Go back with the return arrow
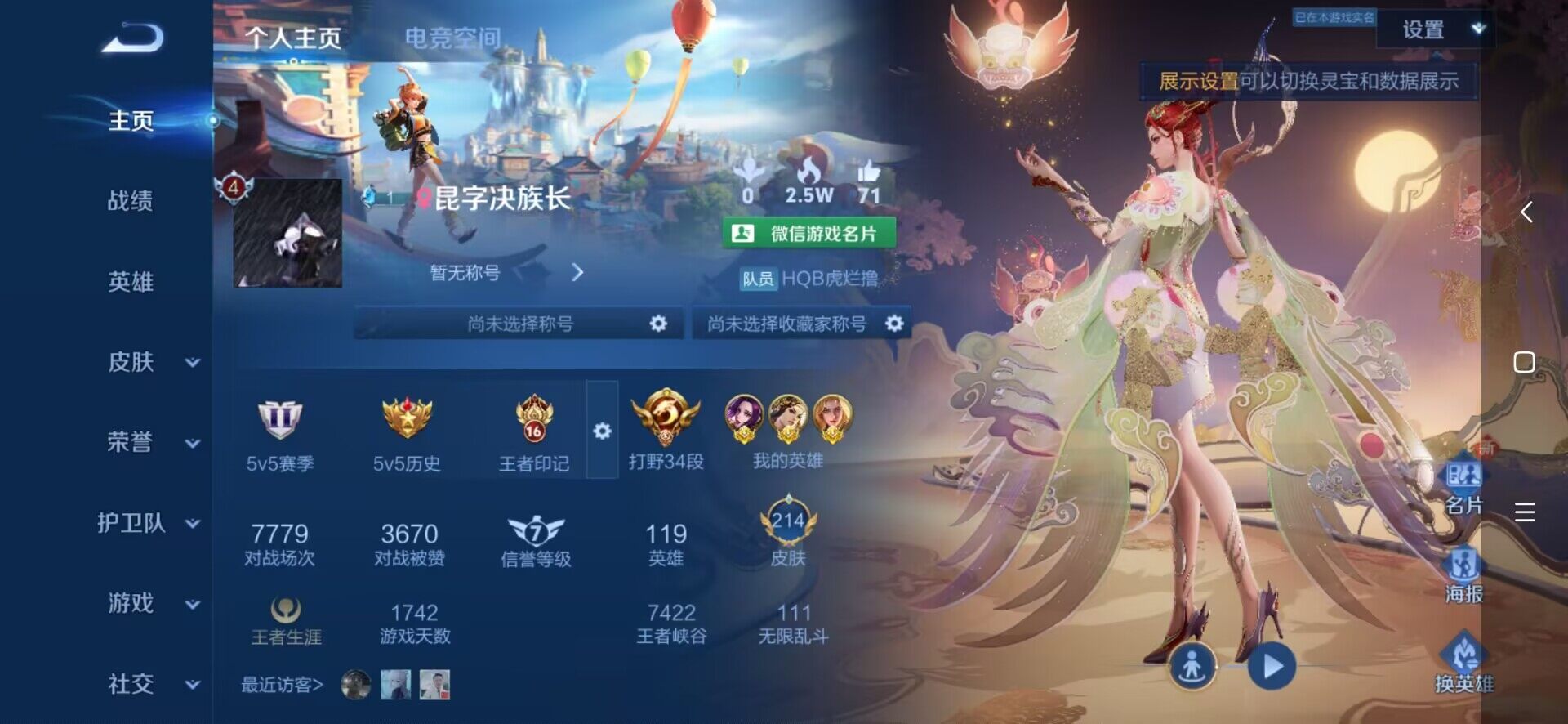 click(x=133, y=38)
